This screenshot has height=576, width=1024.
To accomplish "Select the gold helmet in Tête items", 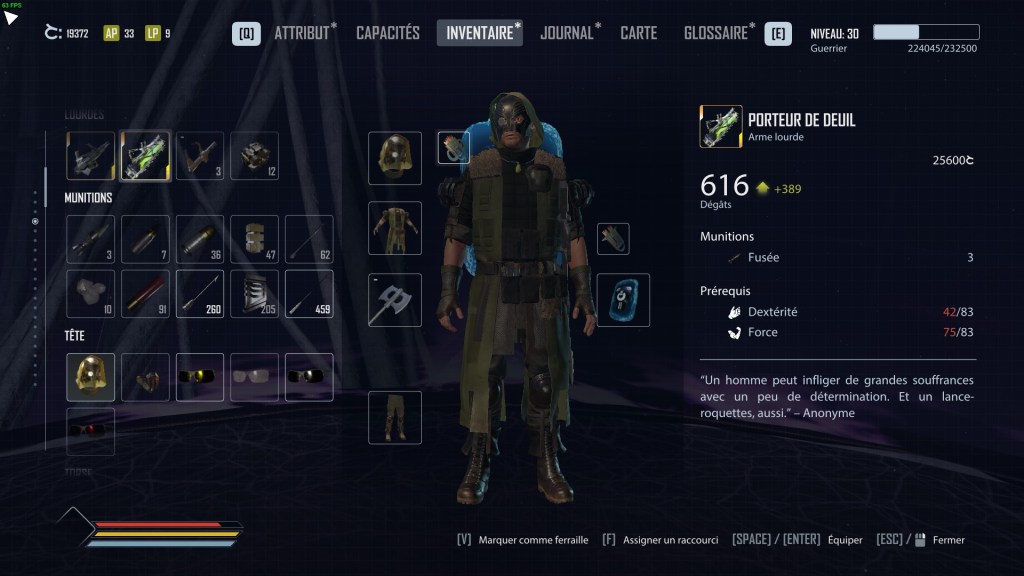I will [91, 377].
